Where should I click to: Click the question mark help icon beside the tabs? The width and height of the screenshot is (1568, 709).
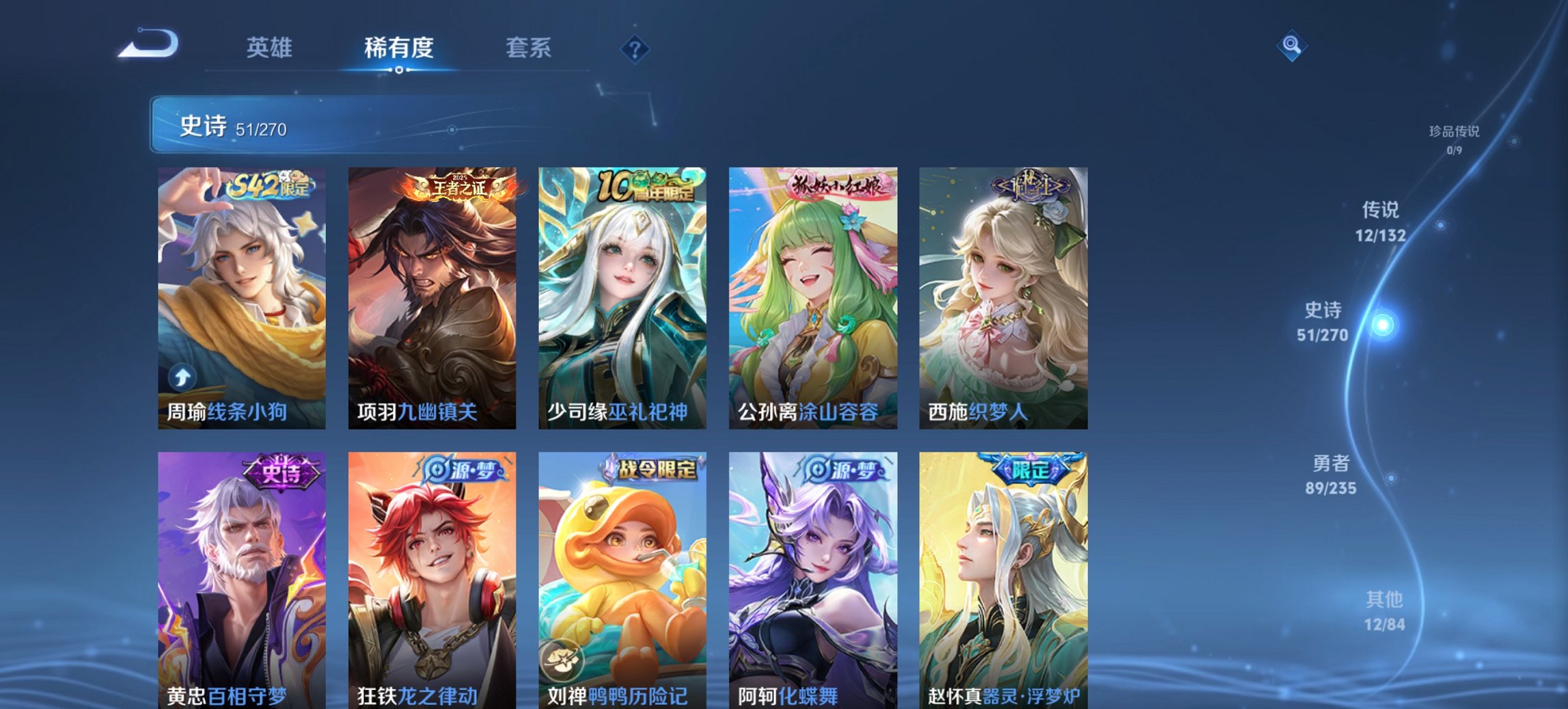[635, 48]
